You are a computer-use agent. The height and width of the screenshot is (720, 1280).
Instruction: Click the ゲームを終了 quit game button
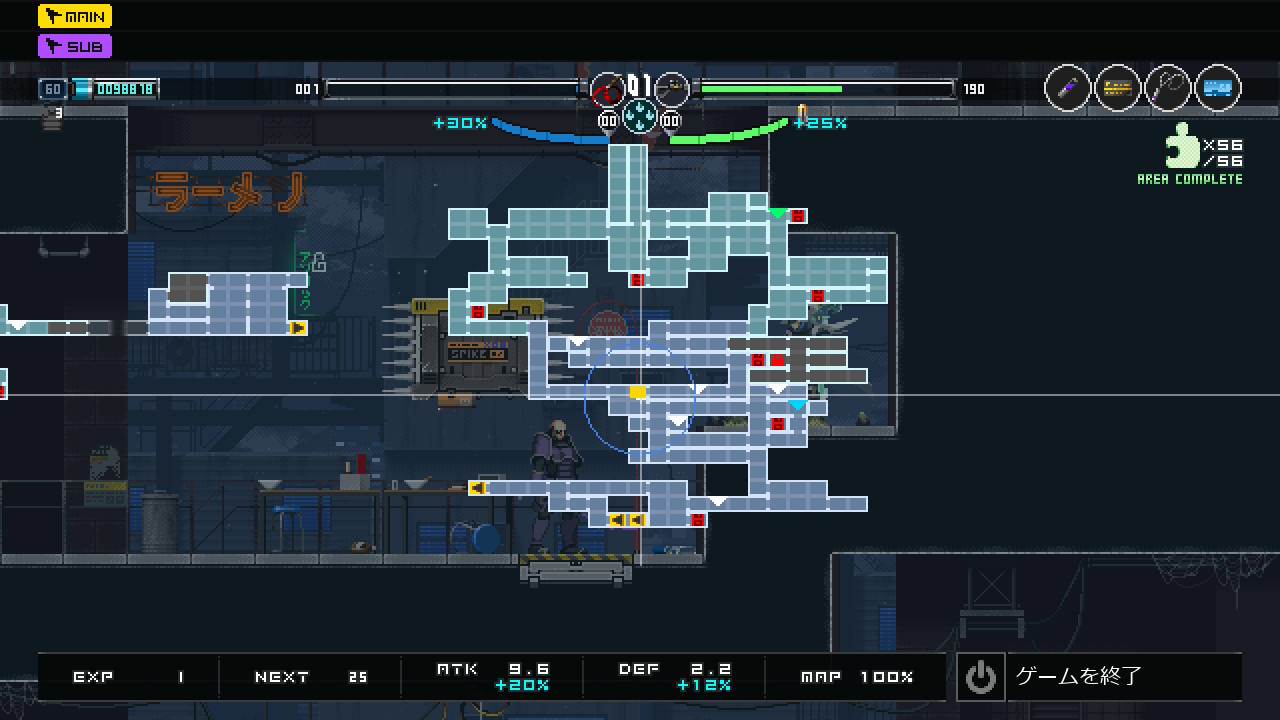point(1098,677)
